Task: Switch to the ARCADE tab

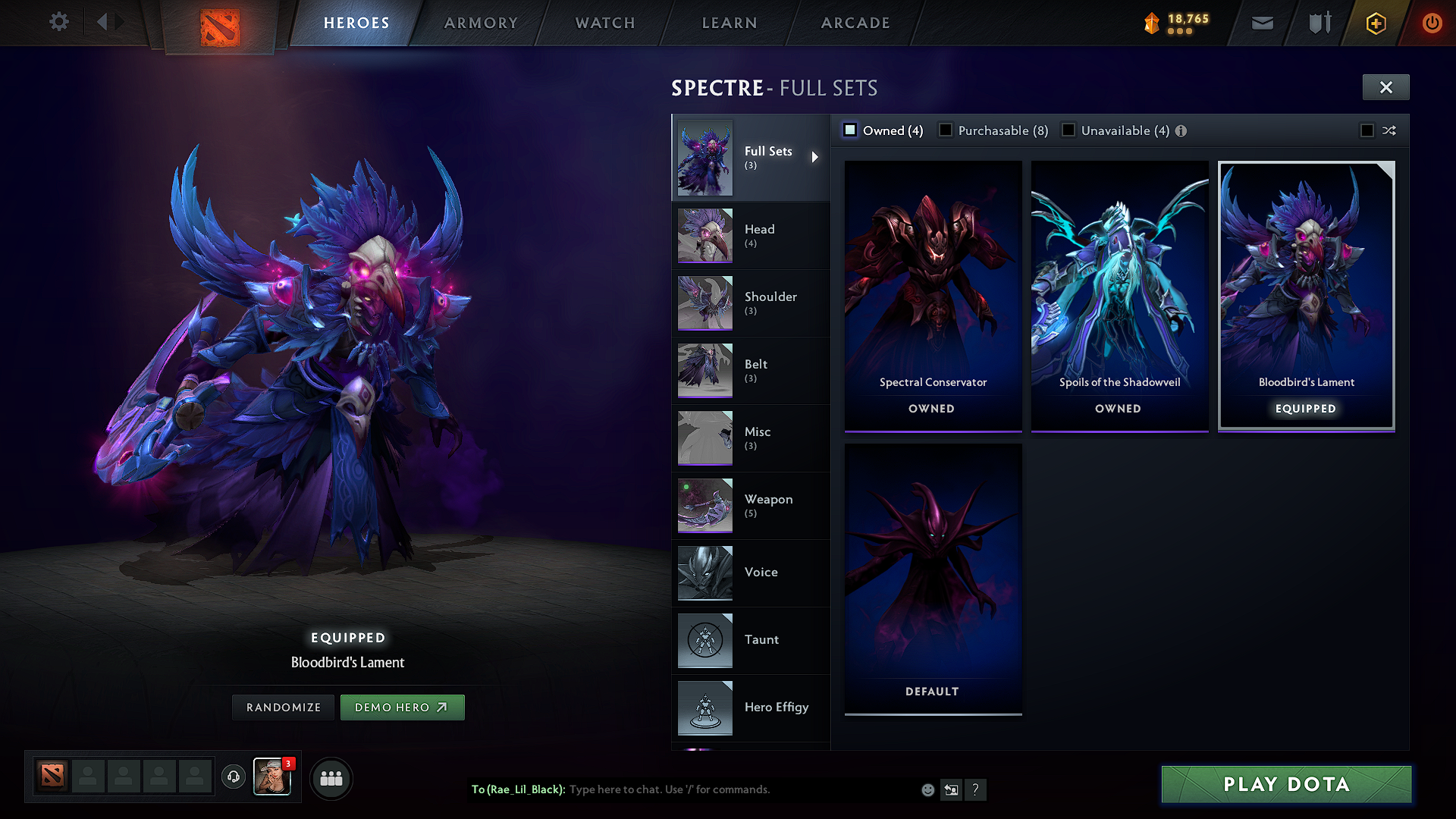Action: (855, 23)
